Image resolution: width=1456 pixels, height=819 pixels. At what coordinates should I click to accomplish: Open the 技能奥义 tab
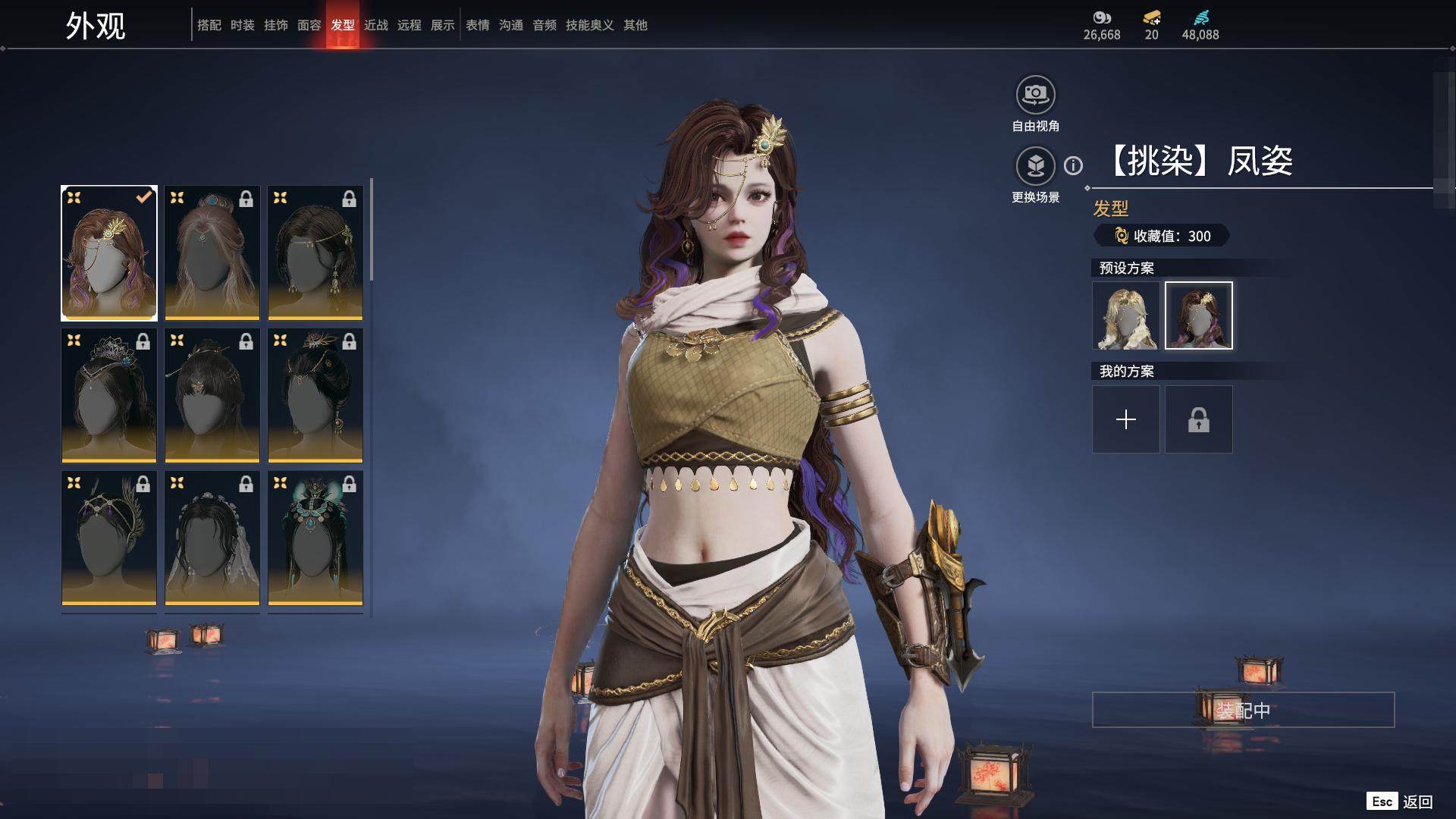[x=589, y=25]
